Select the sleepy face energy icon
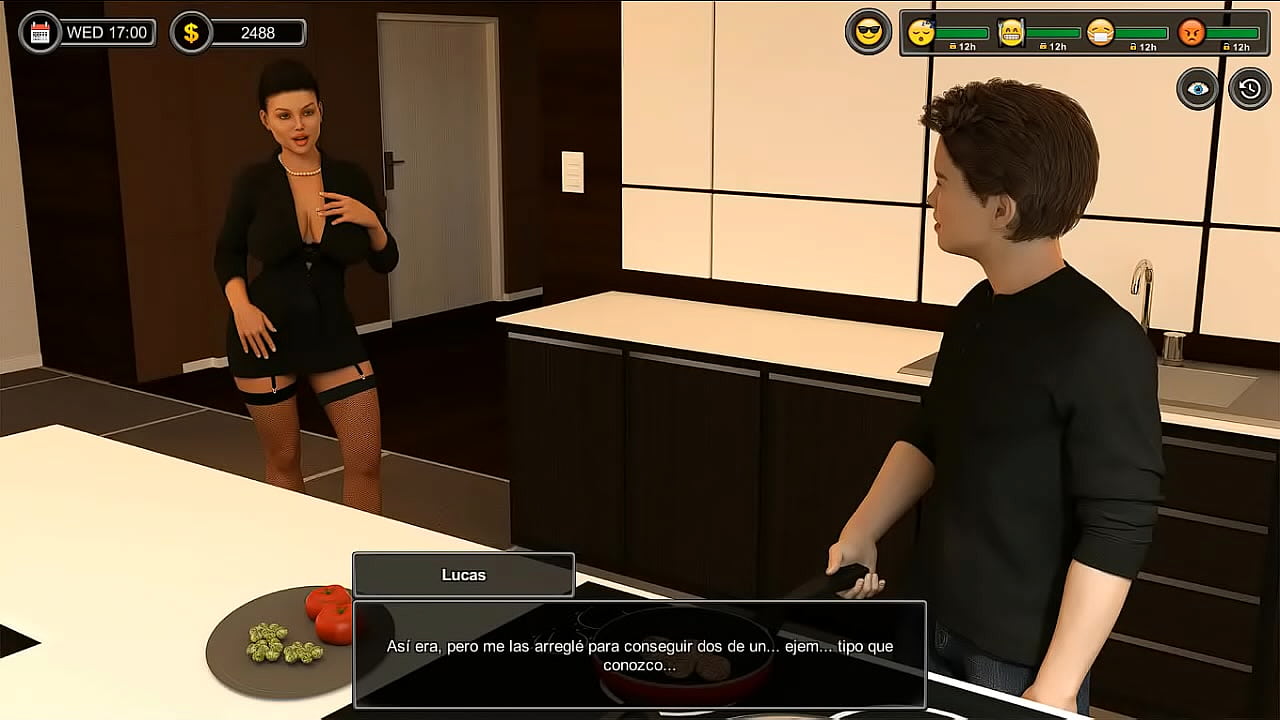This screenshot has height=720, width=1280. coord(921,33)
